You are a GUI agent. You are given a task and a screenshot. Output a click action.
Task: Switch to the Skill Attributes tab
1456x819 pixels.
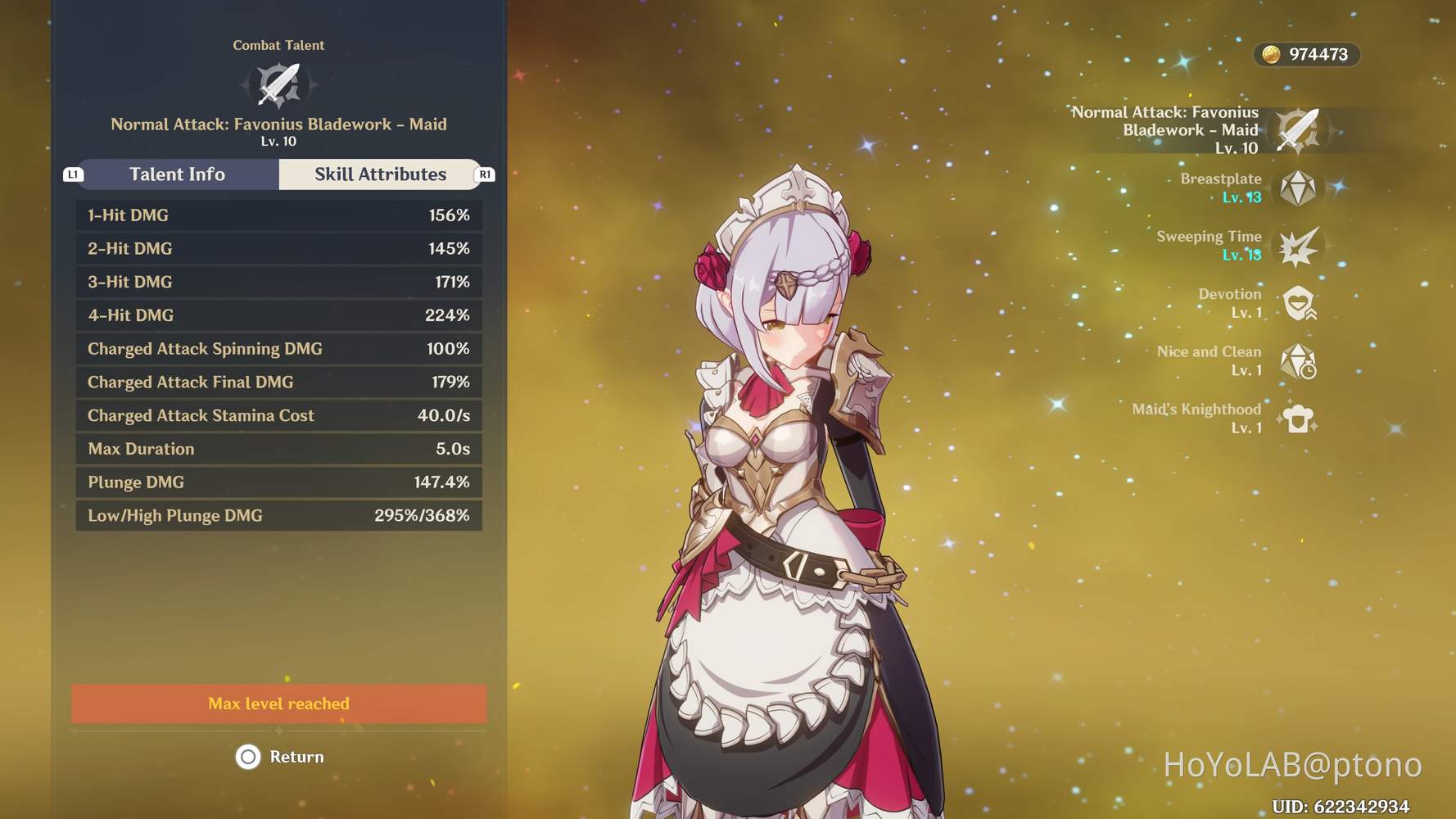coord(380,174)
